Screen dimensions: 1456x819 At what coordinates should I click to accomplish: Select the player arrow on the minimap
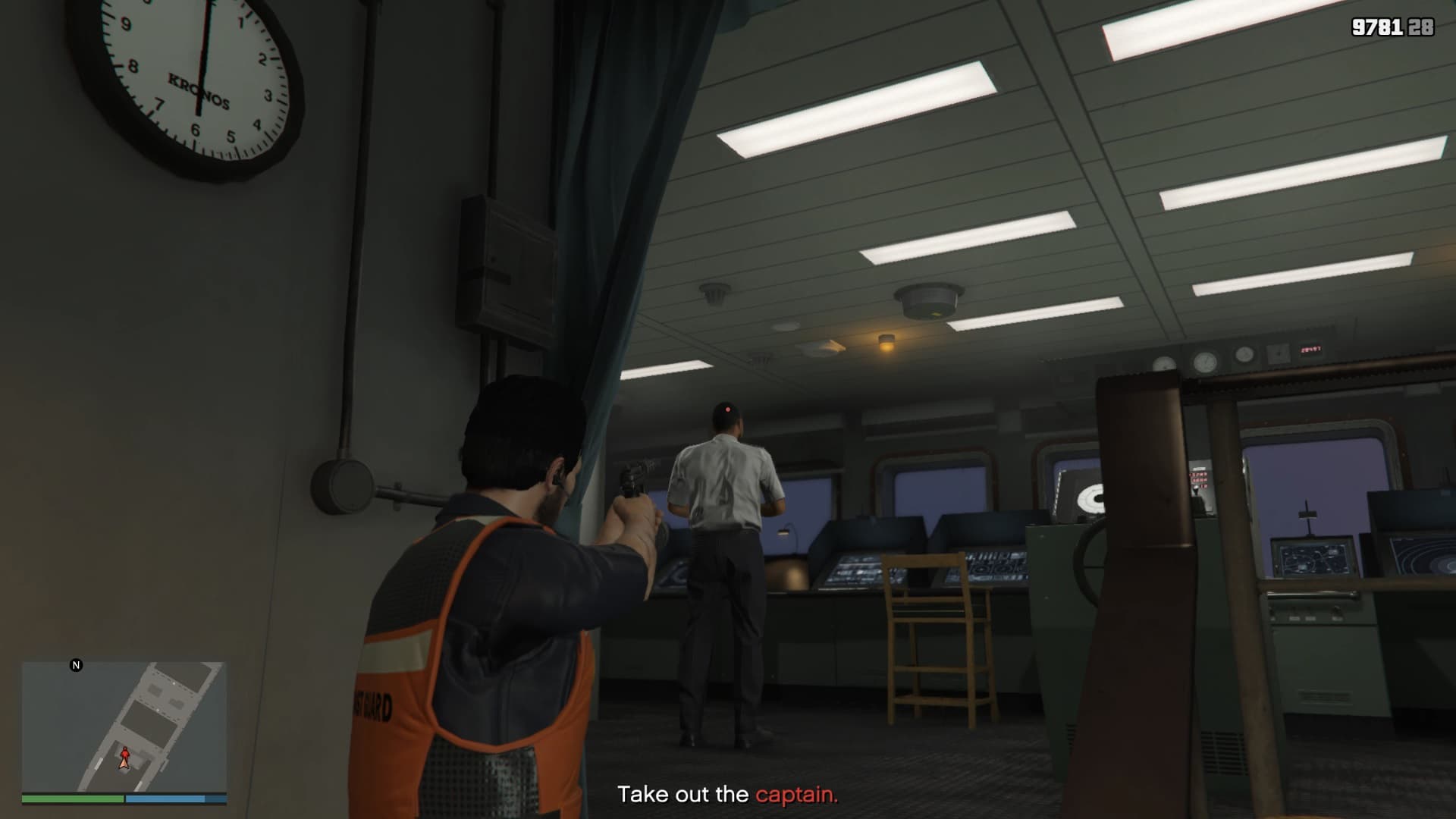click(125, 758)
